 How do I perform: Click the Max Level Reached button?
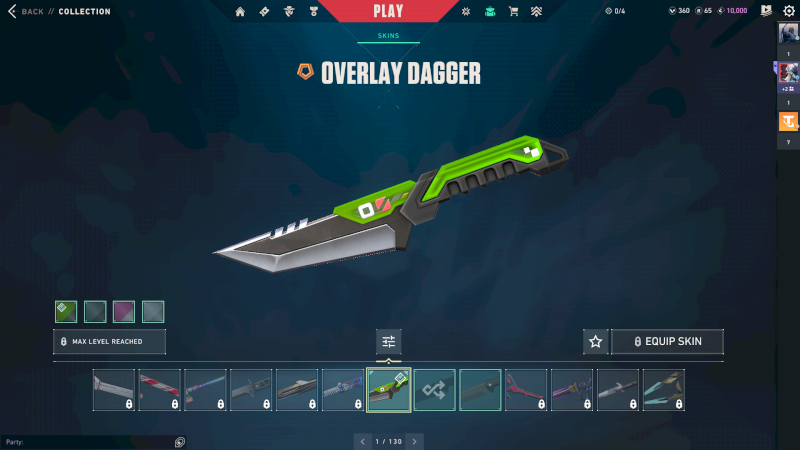click(x=109, y=342)
